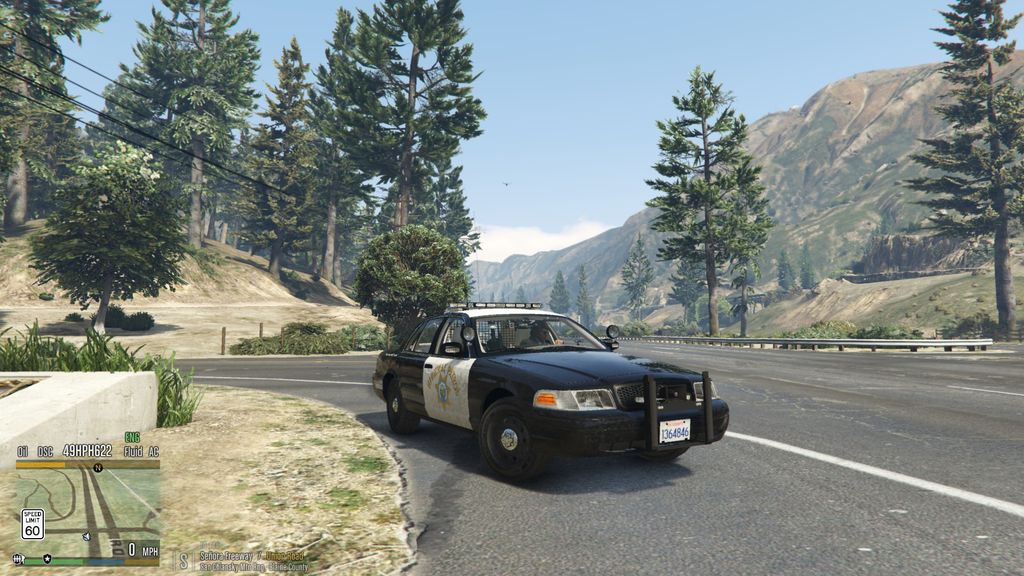Screen dimensions: 1024x576
Task: Click the Speed Limit 60 sign
Action: (x=32, y=523)
